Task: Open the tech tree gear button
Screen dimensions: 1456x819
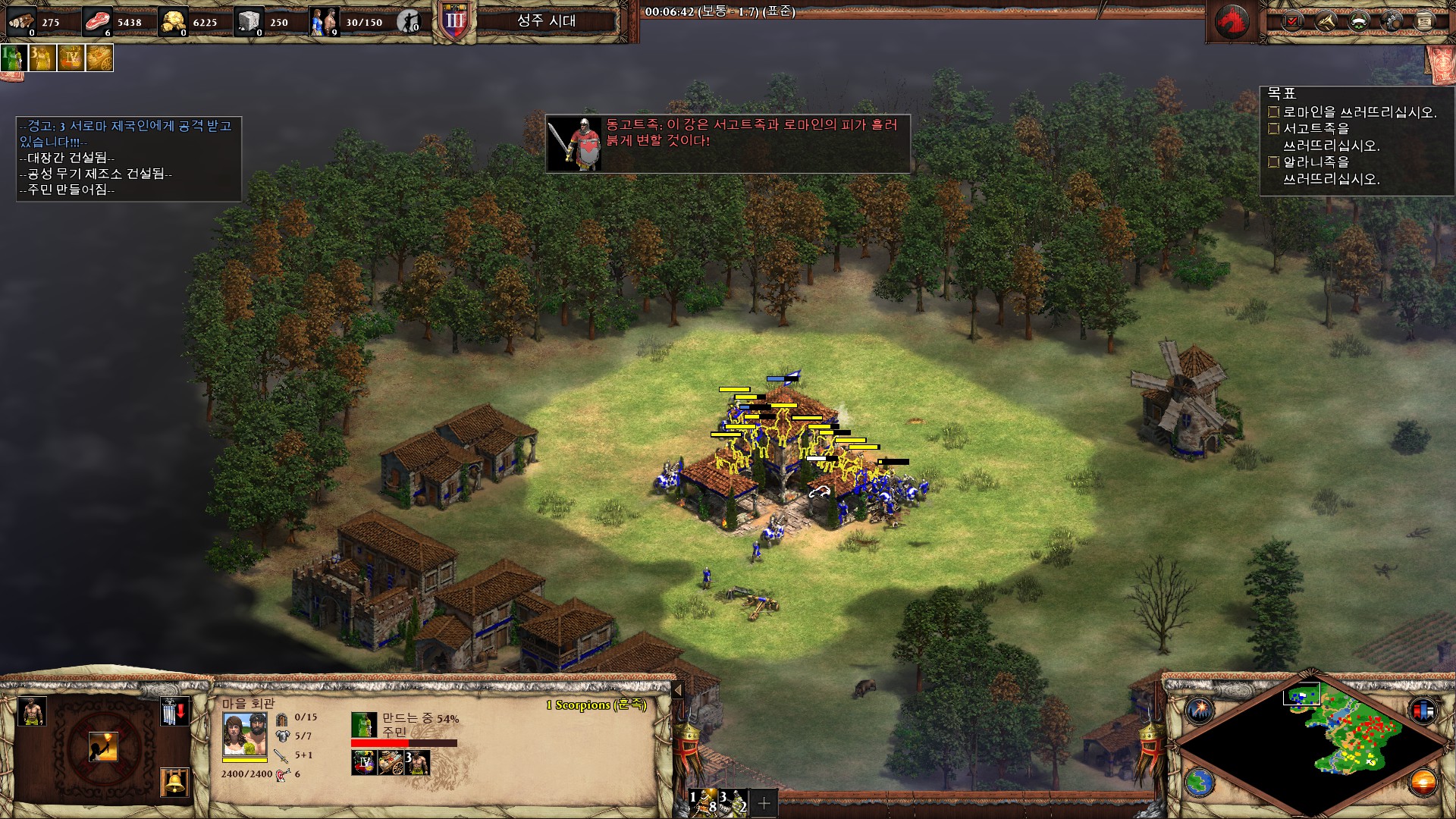Action: [1392, 21]
